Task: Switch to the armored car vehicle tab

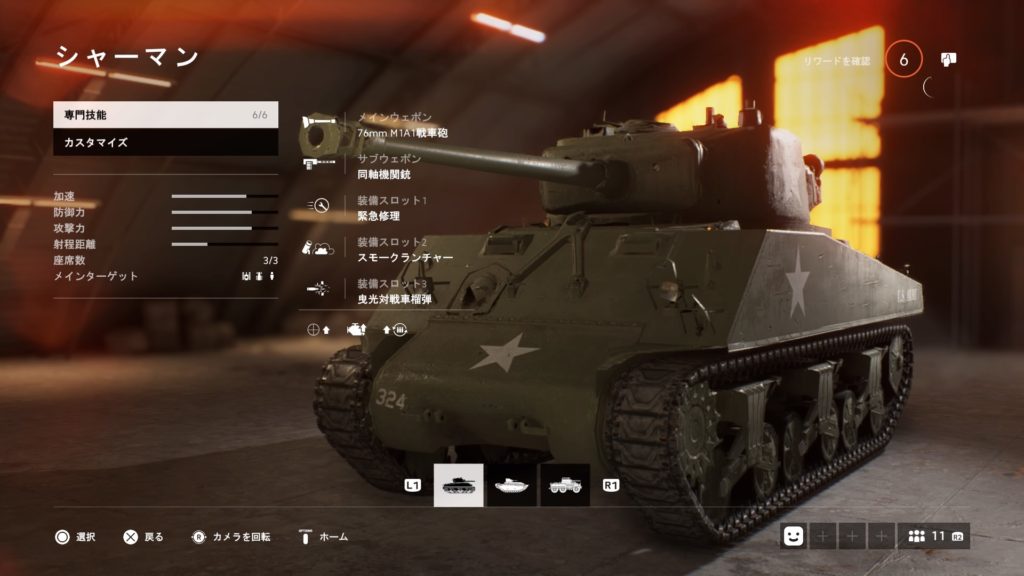Action: tap(565, 485)
